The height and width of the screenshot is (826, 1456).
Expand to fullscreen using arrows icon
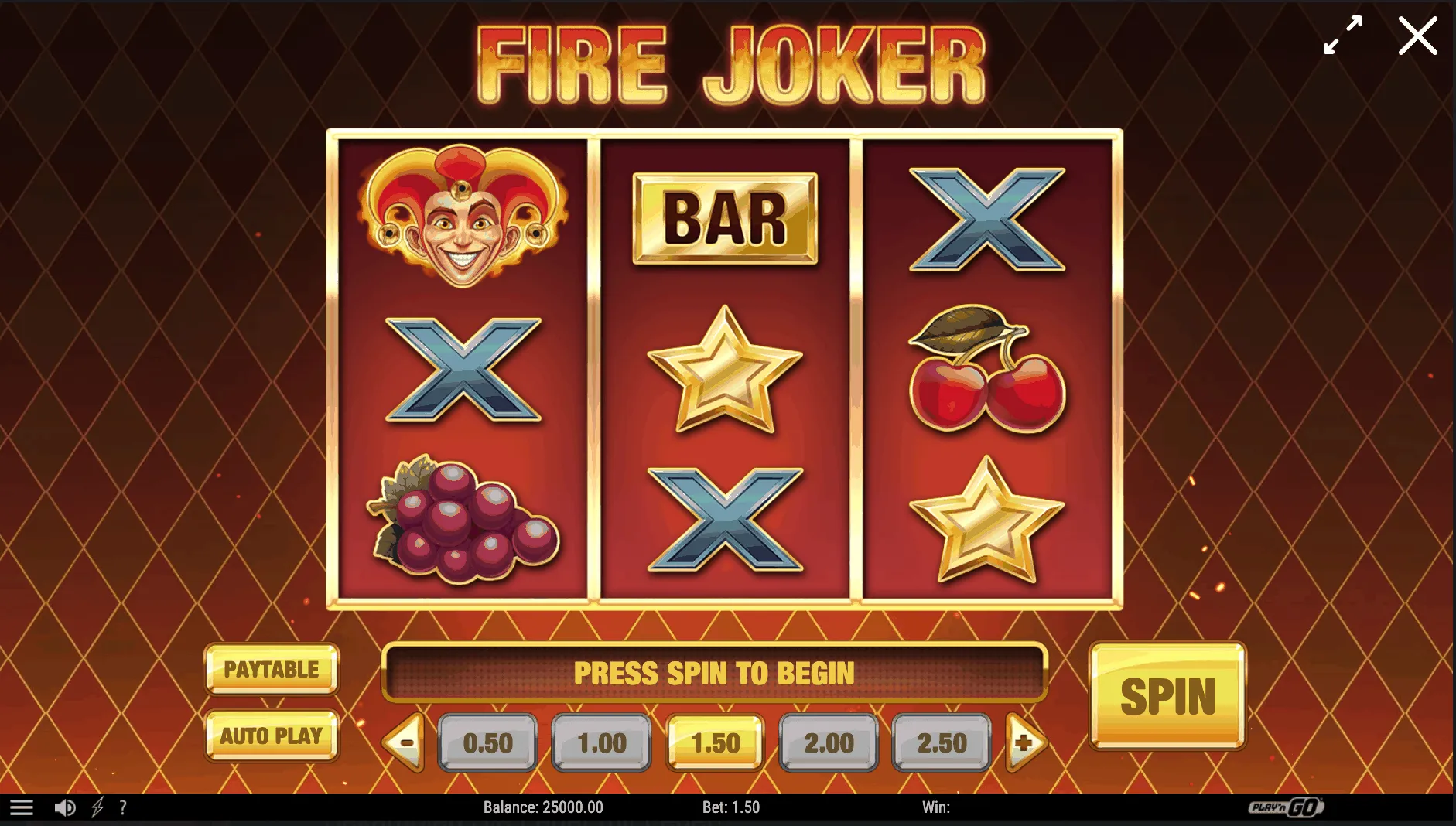point(1342,36)
